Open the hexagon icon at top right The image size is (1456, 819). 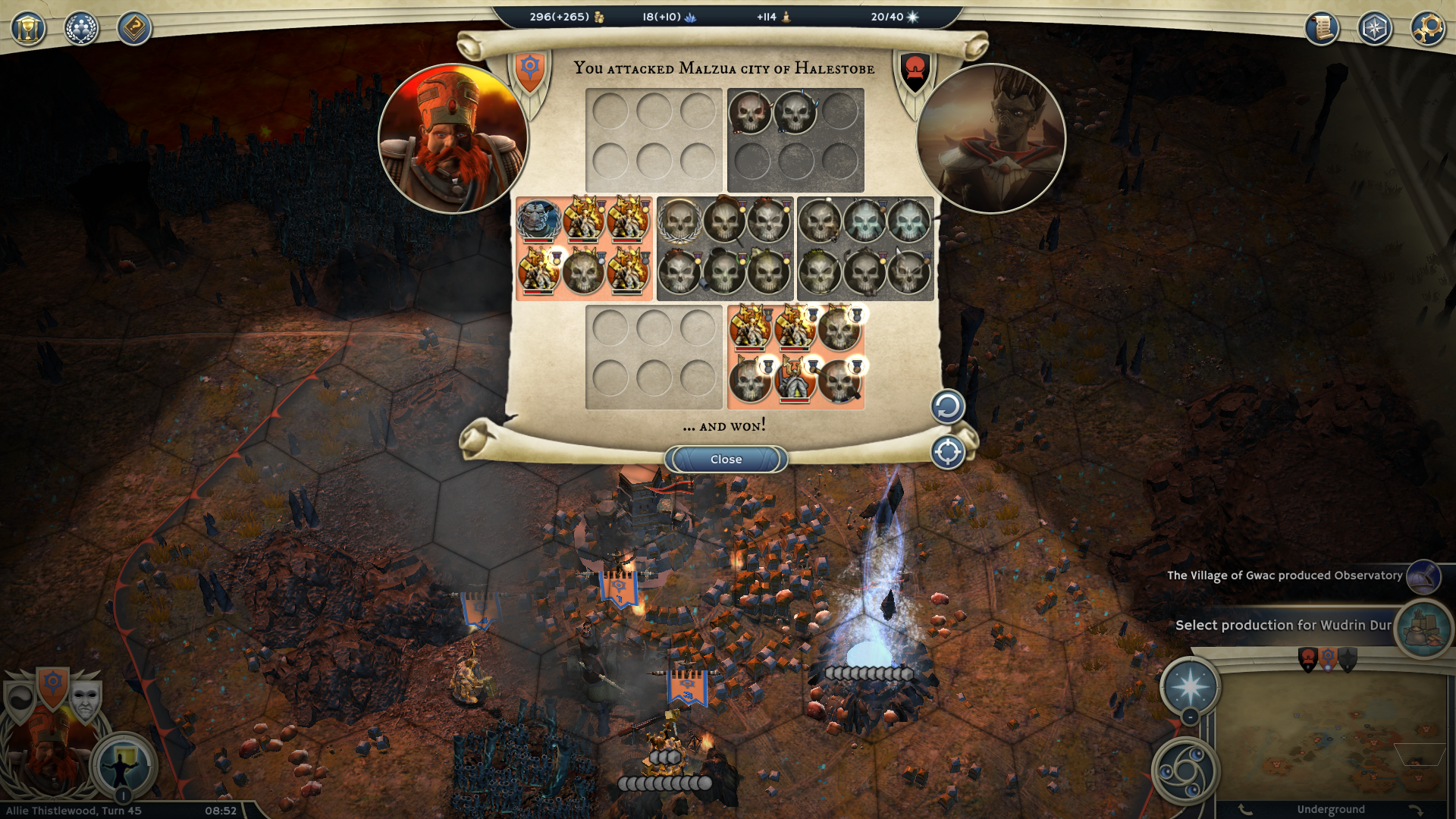(1375, 29)
